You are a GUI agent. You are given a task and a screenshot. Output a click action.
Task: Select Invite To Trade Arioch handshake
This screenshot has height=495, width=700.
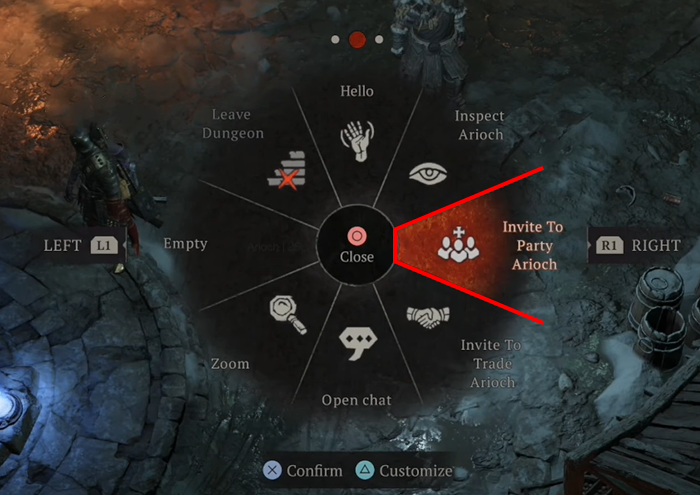[x=428, y=317]
